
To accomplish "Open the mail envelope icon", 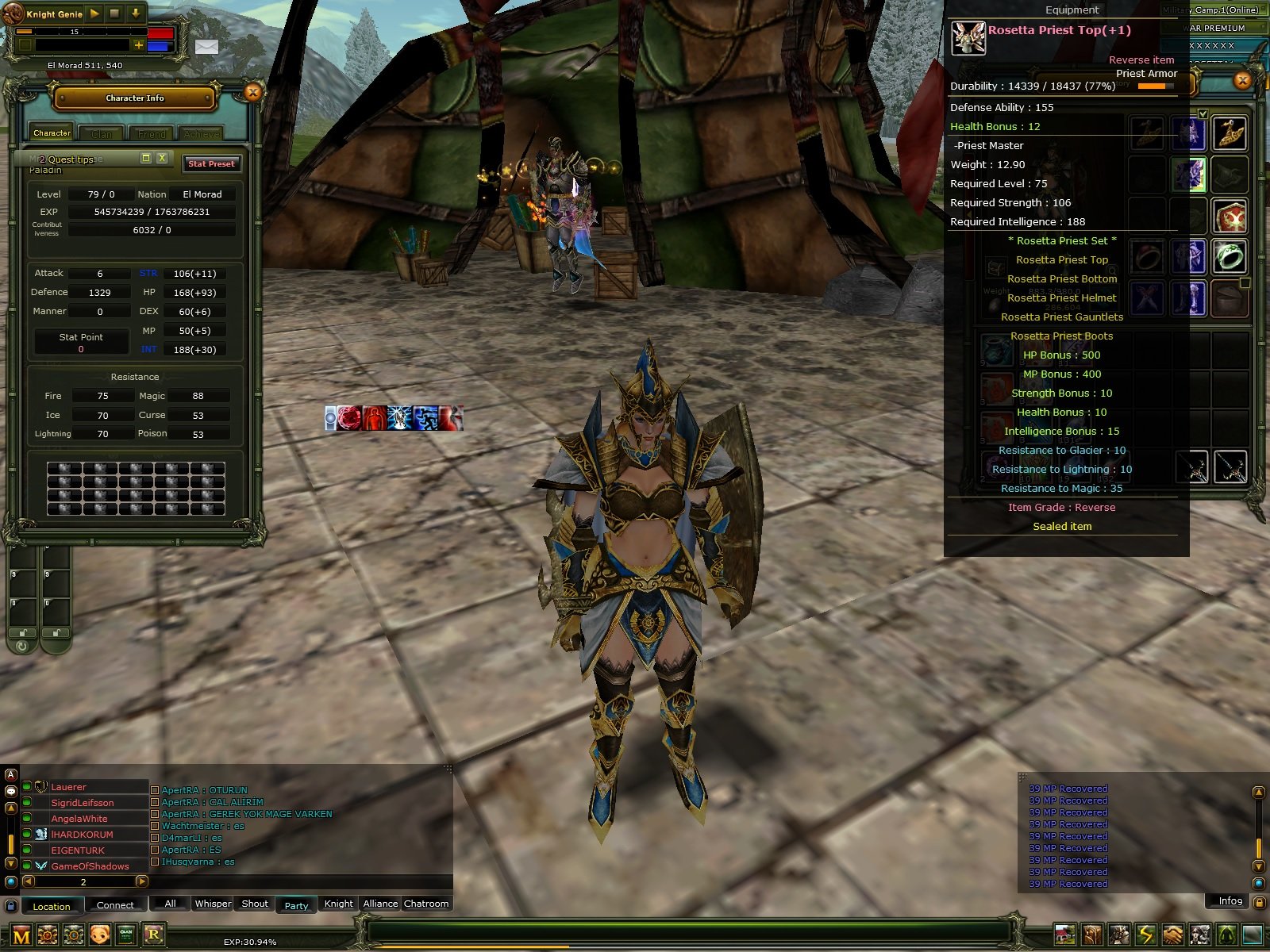I will [x=206, y=48].
